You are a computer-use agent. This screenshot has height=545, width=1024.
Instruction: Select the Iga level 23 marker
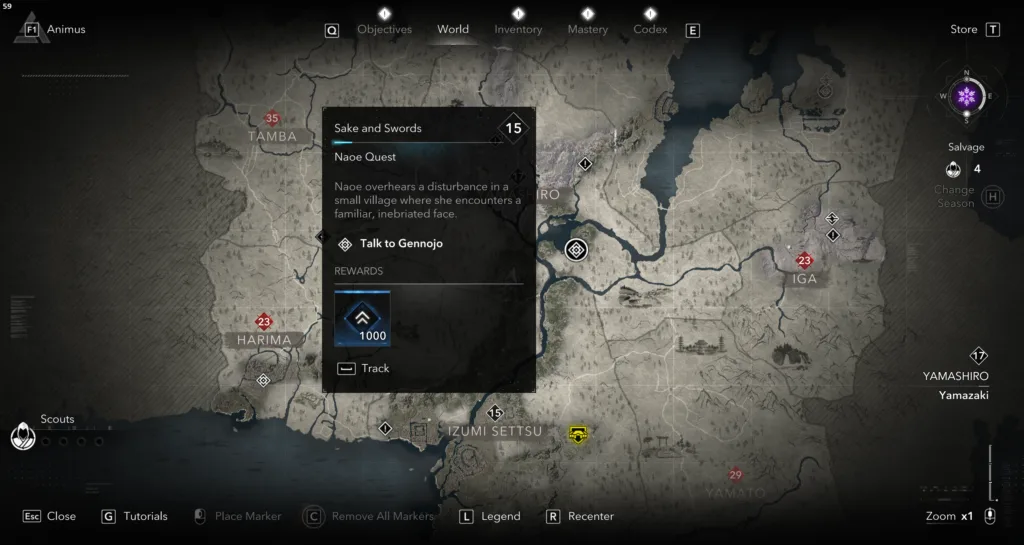(804, 261)
